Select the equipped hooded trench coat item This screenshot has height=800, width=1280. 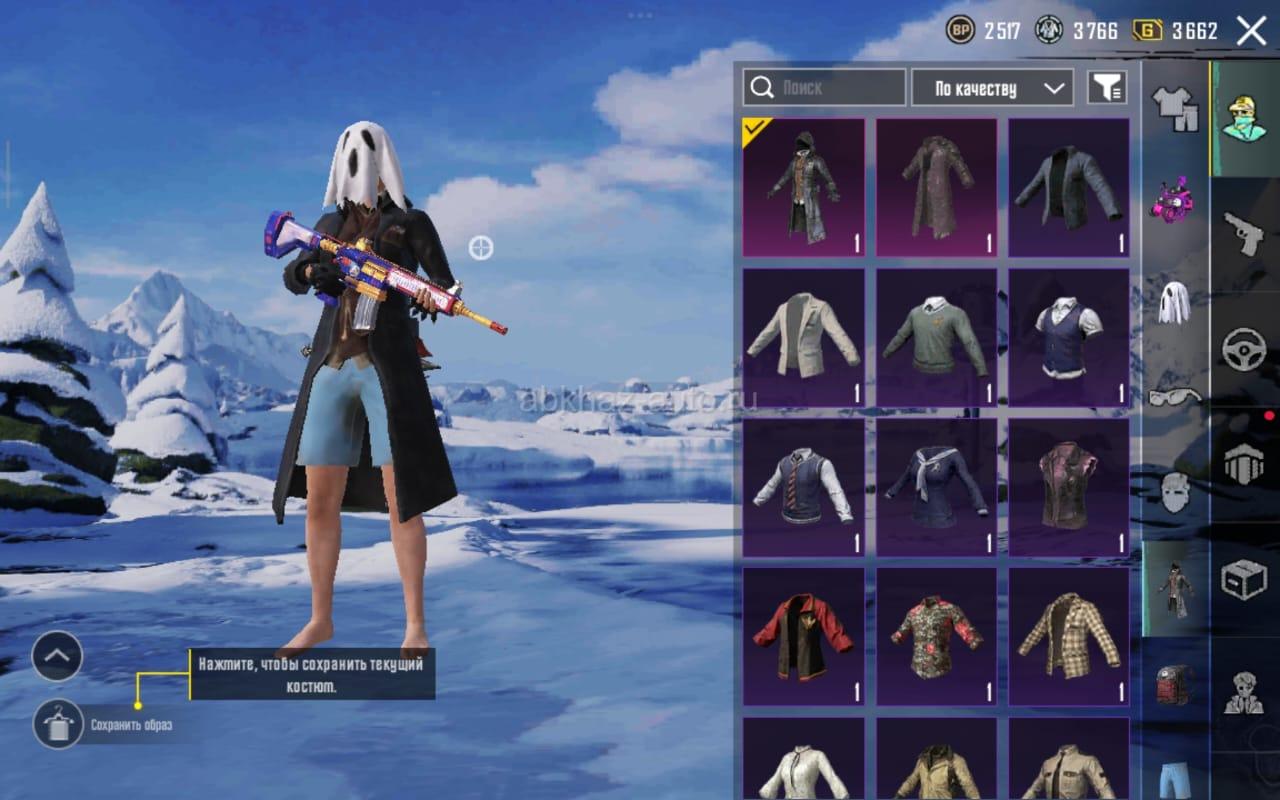803,188
